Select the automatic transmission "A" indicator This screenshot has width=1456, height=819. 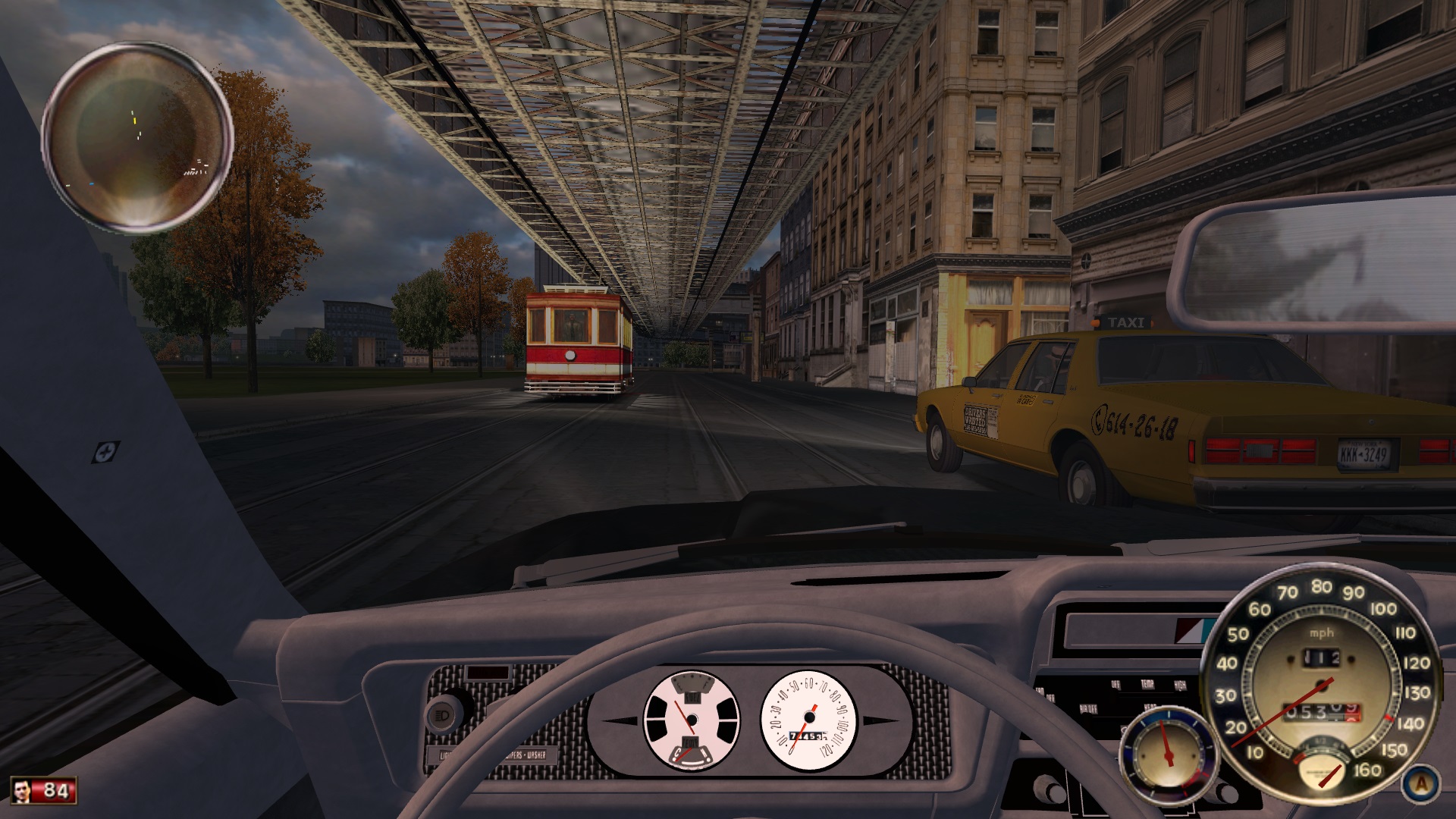[1420, 786]
